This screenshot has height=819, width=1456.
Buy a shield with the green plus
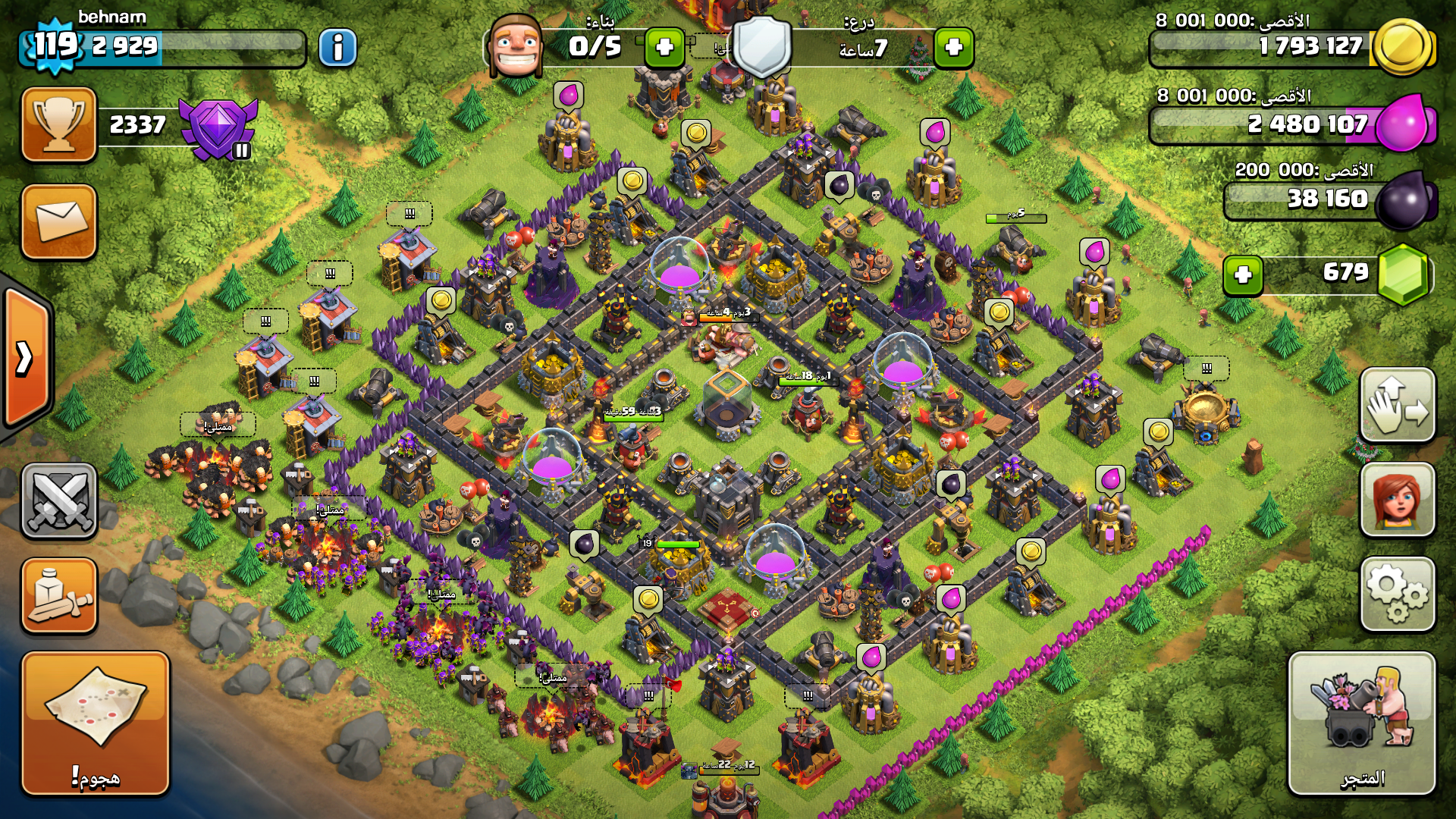(x=953, y=48)
